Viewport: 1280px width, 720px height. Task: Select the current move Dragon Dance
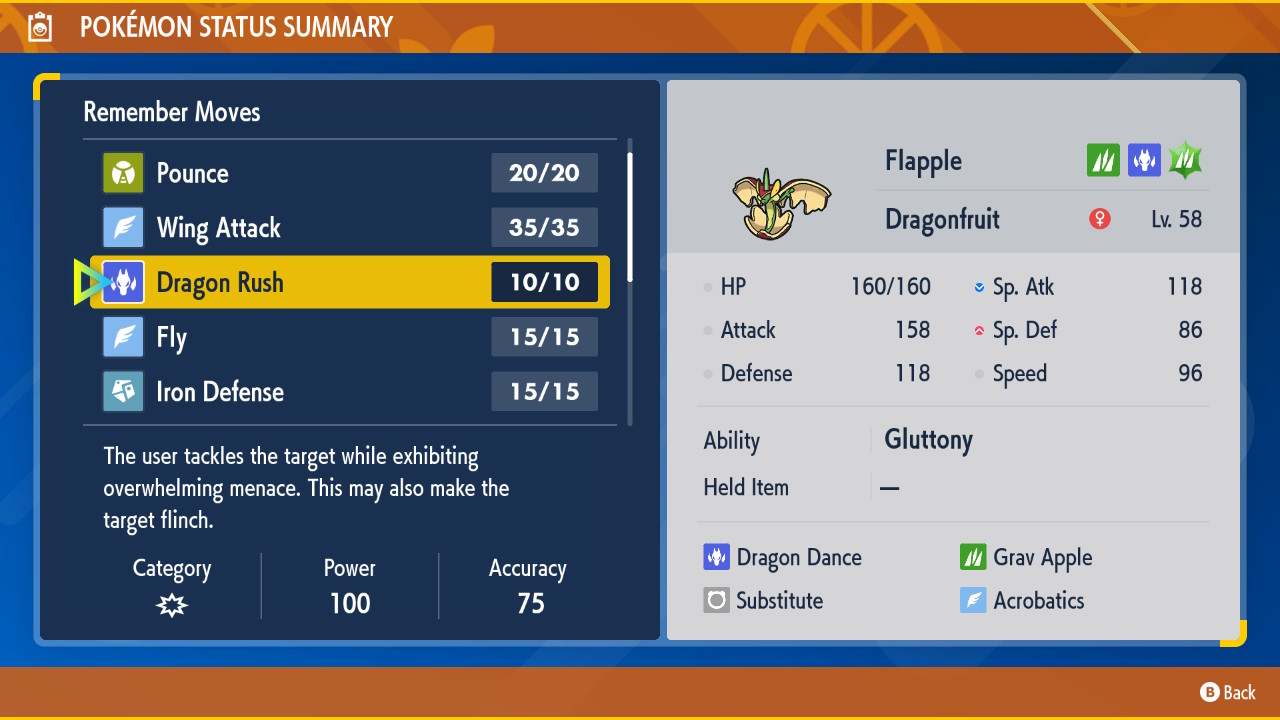[x=783, y=557]
